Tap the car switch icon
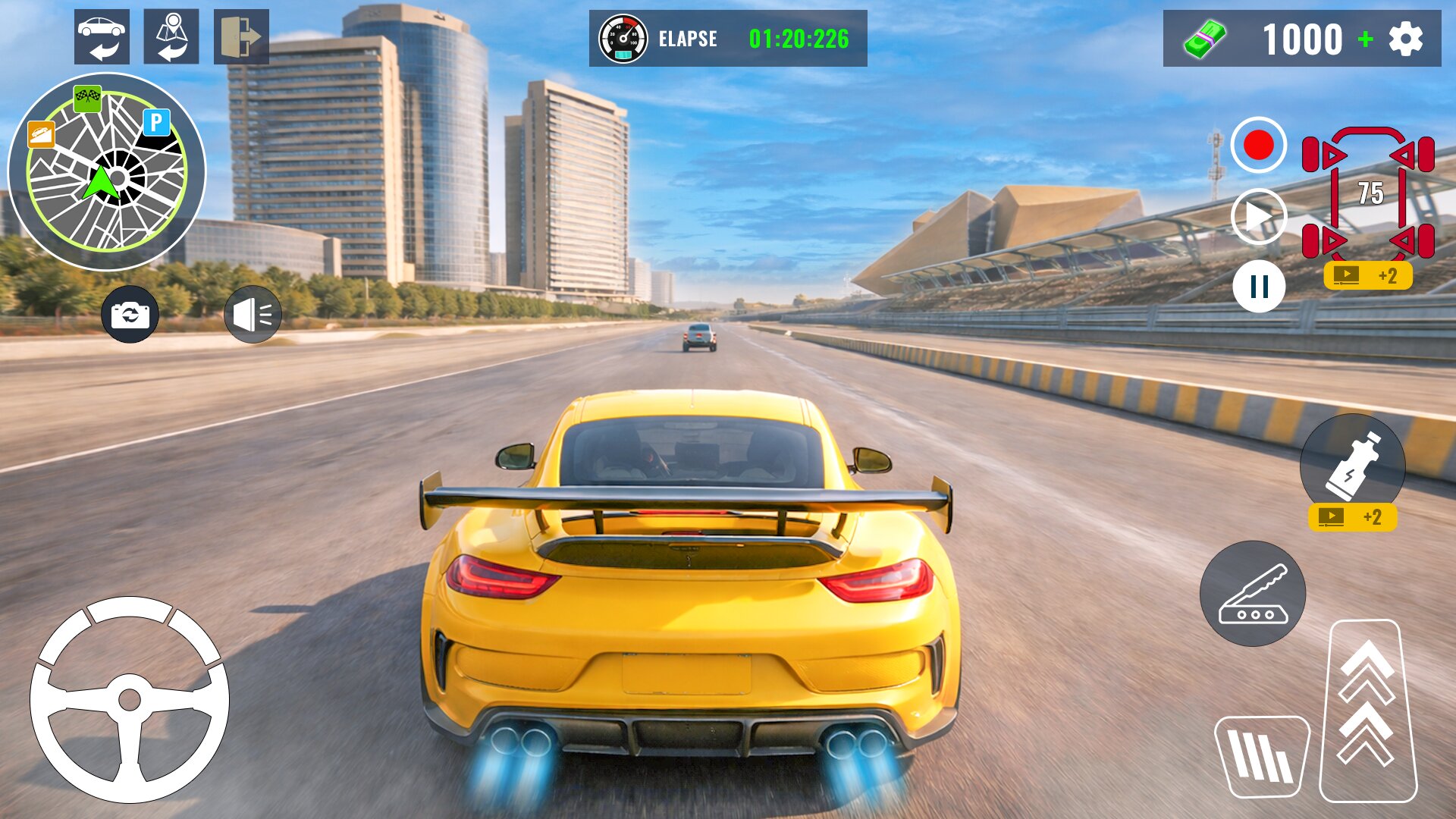This screenshot has height=819, width=1456. coord(102,37)
